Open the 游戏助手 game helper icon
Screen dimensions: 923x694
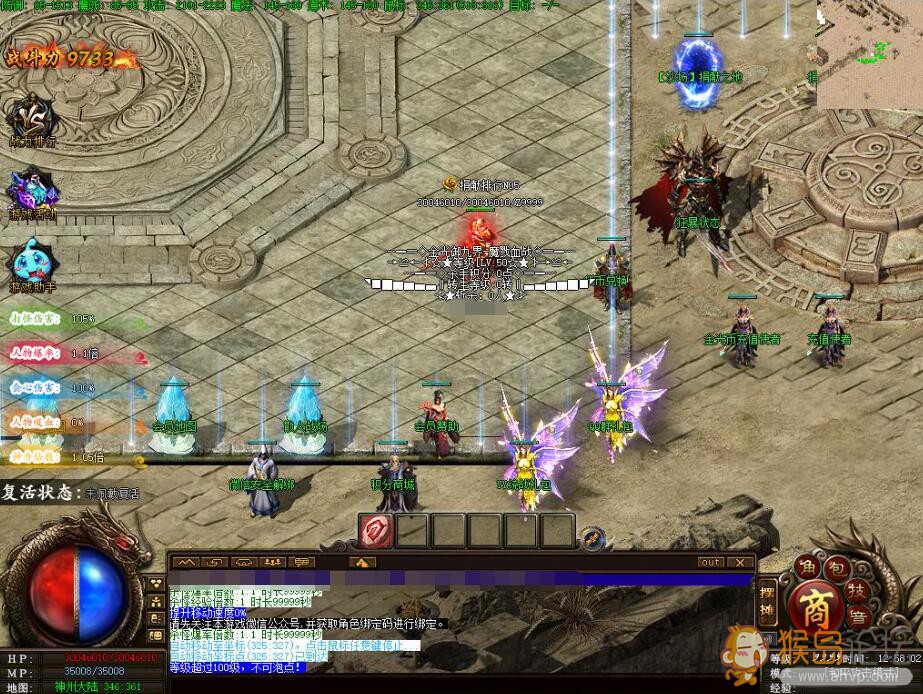[32, 263]
